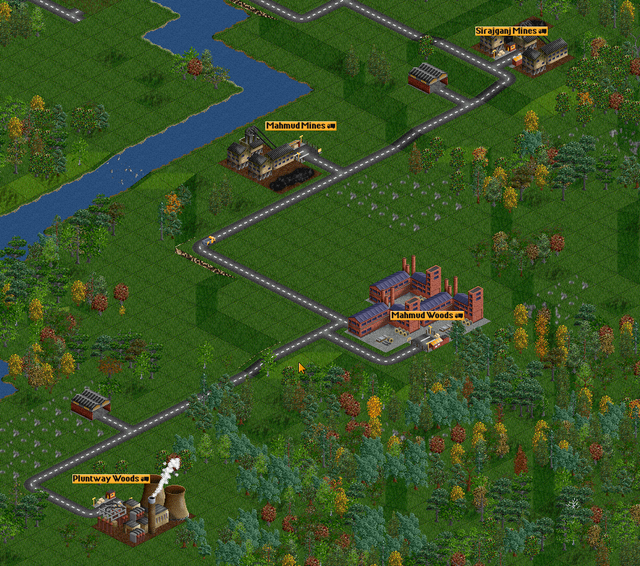The width and height of the screenshot is (640, 566).
Task: Select the Mahmud Woods station sign
Action: tap(427, 315)
